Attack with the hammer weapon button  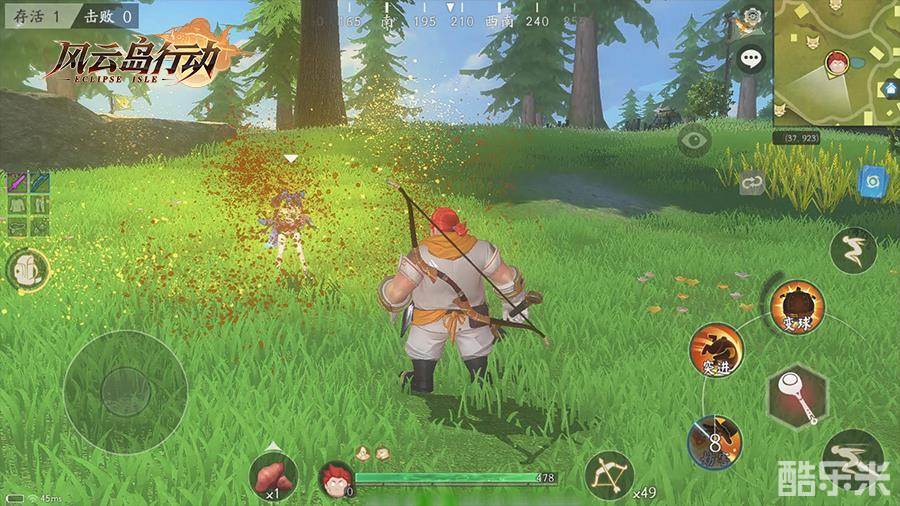point(798,396)
